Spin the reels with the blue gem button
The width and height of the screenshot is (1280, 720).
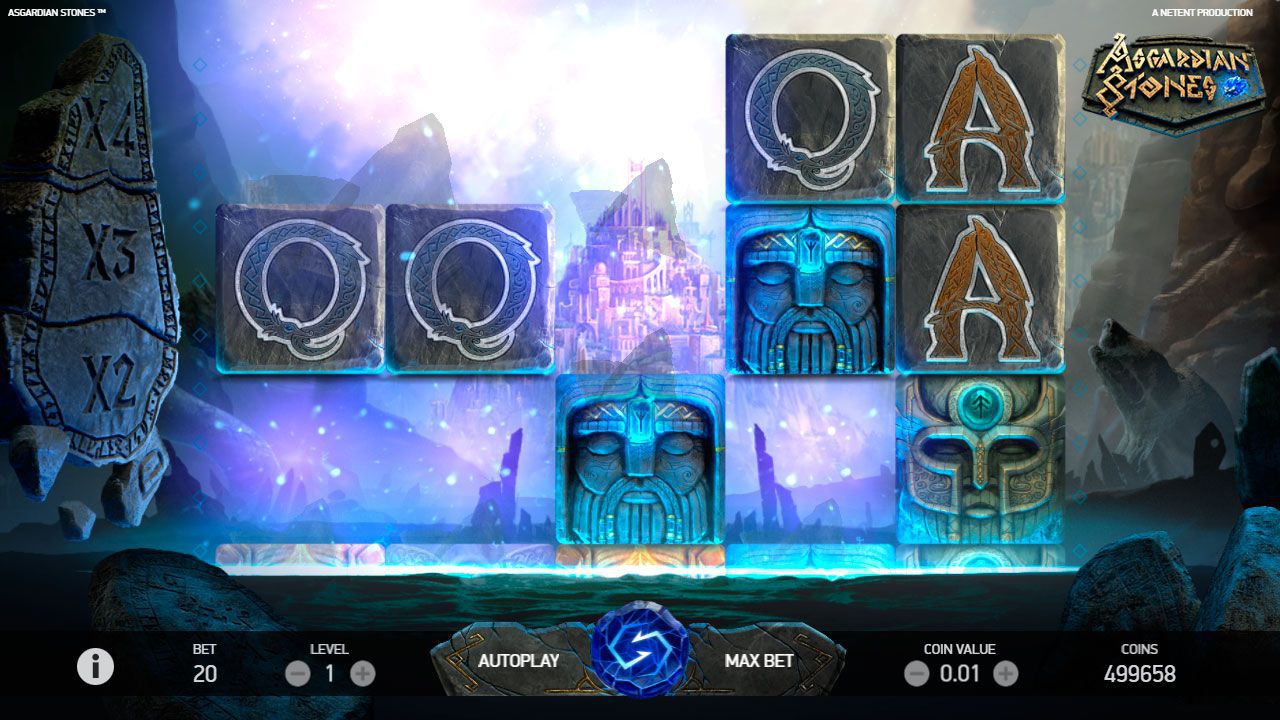coord(639,655)
